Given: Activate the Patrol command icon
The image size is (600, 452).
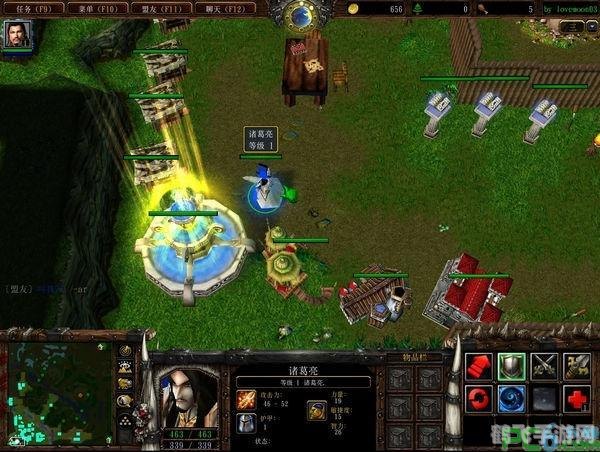Looking at the screenshot, I should (577, 366).
